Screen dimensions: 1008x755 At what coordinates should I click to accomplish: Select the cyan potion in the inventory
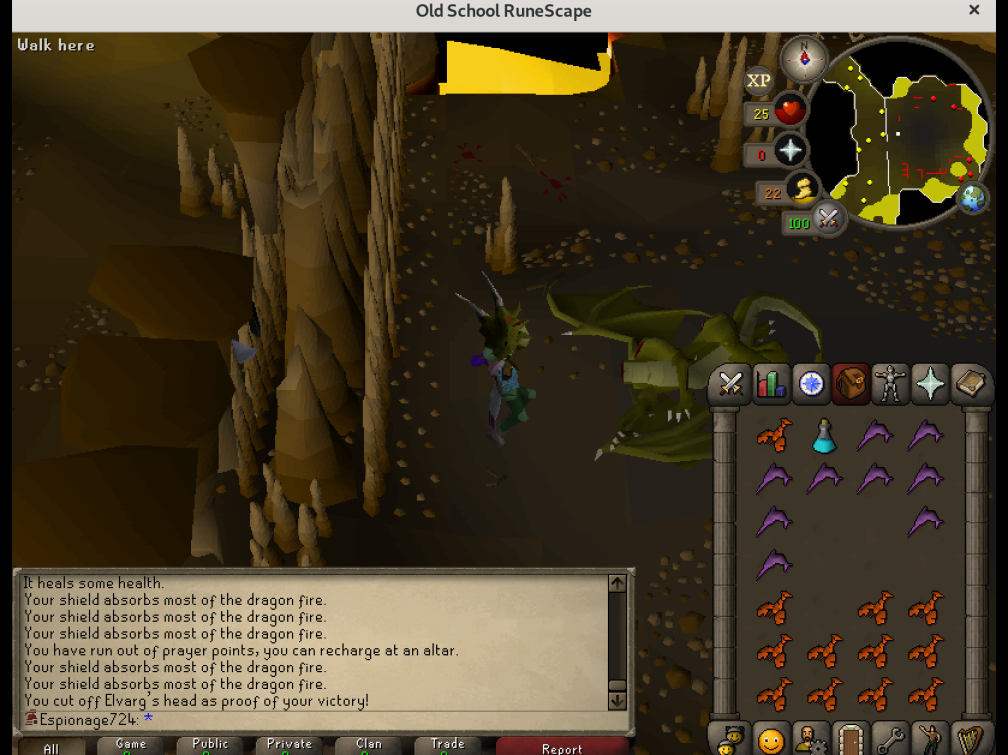(824, 436)
